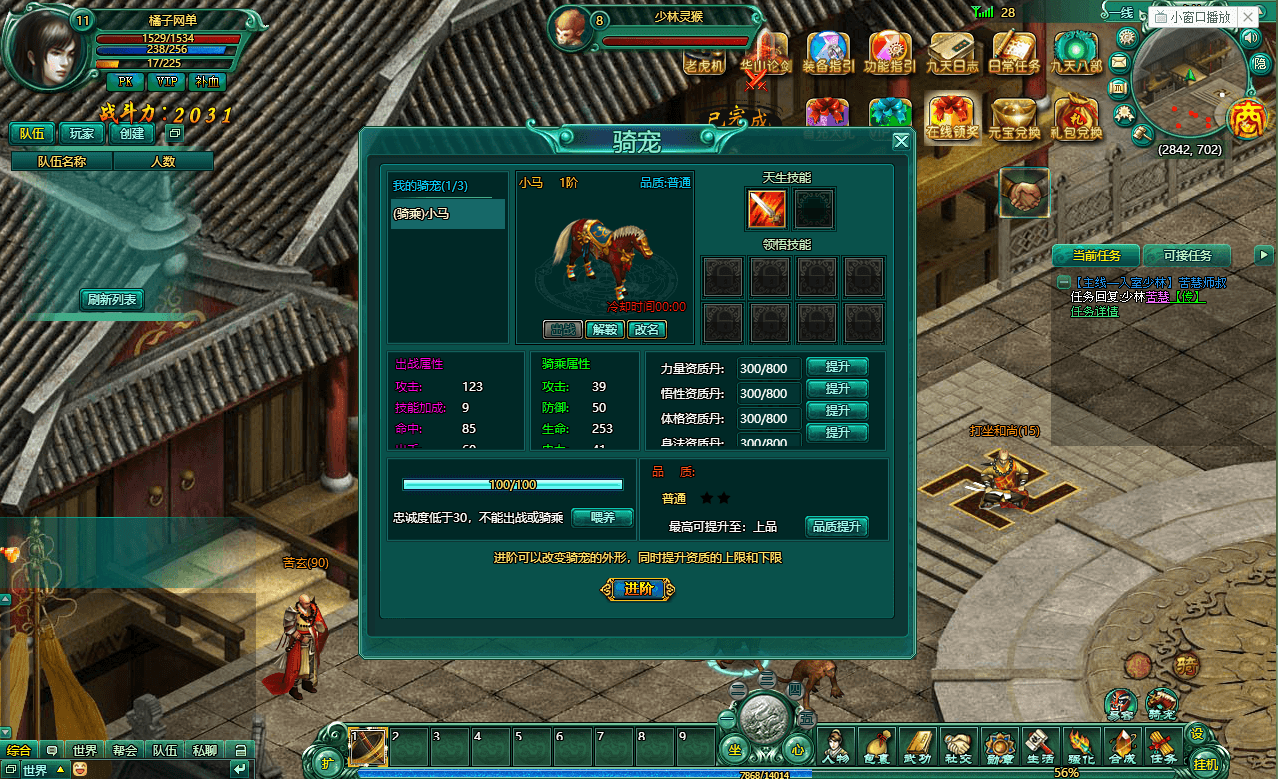Claim rewards via 在线领奖 gift icon
The width and height of the screenshot is (1278, 779).
(952, 119)
